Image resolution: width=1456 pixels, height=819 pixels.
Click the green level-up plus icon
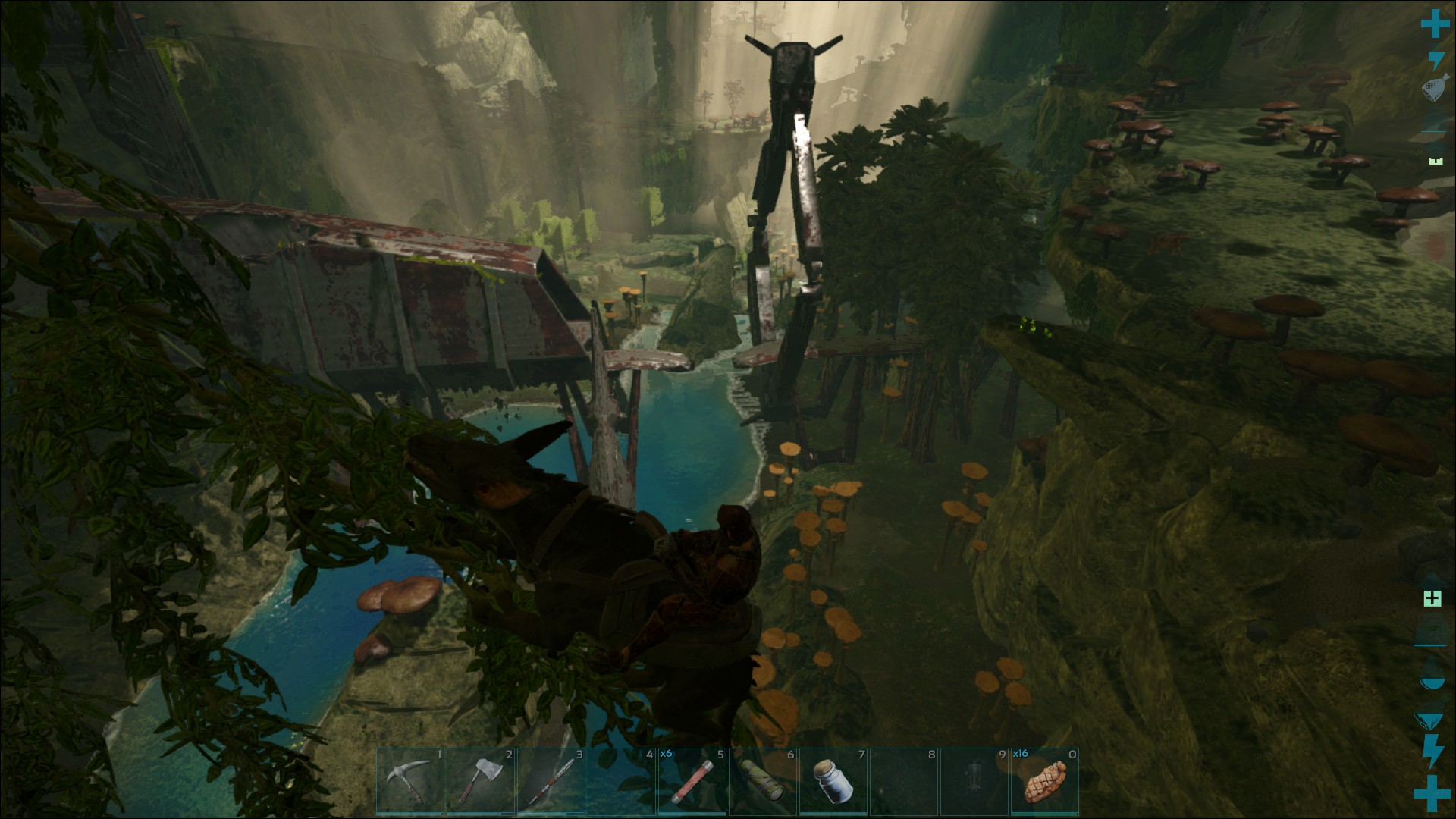click(x=1432, y=598)
